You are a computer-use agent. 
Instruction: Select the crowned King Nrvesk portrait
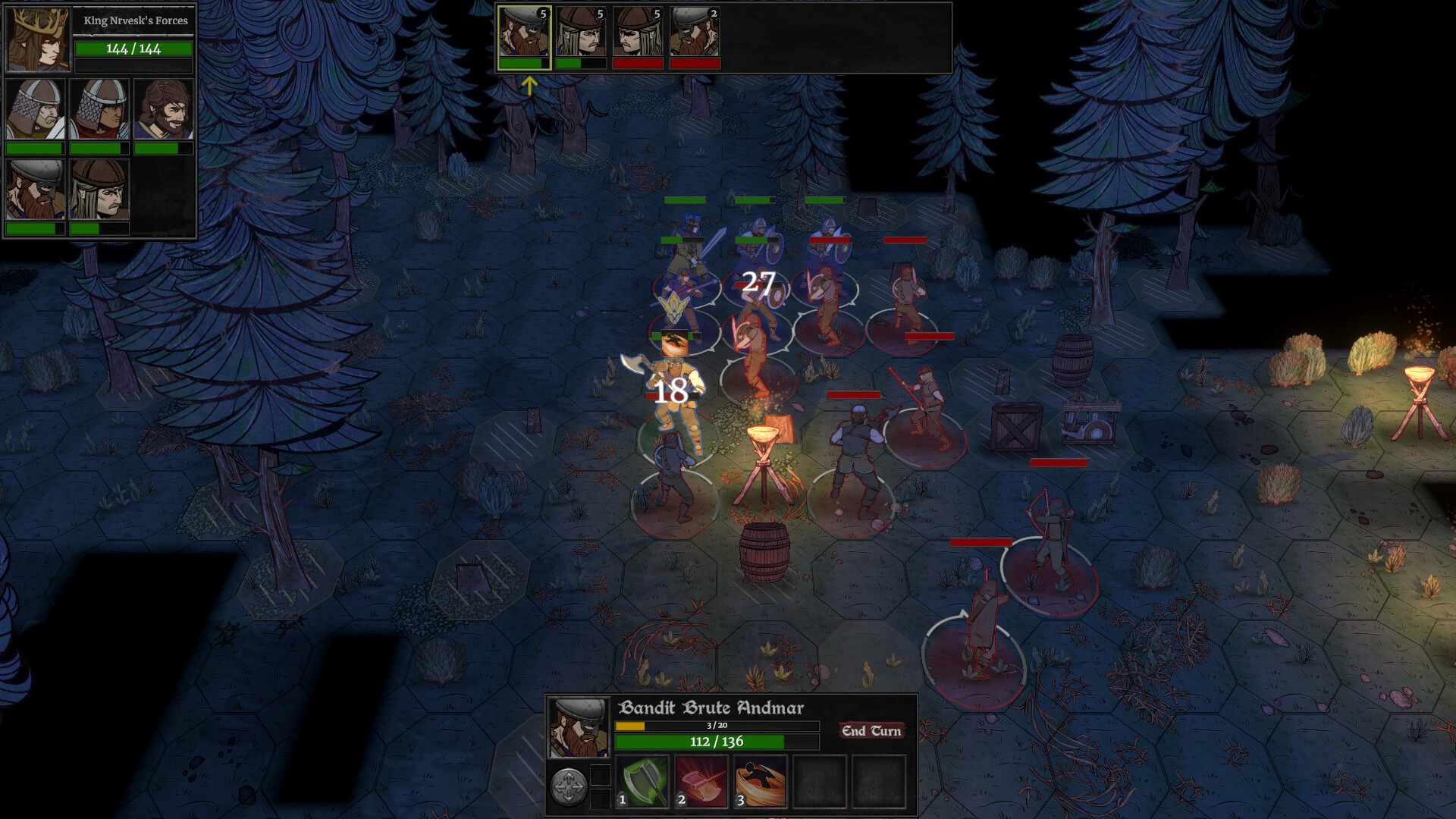[x=38, y=41]
